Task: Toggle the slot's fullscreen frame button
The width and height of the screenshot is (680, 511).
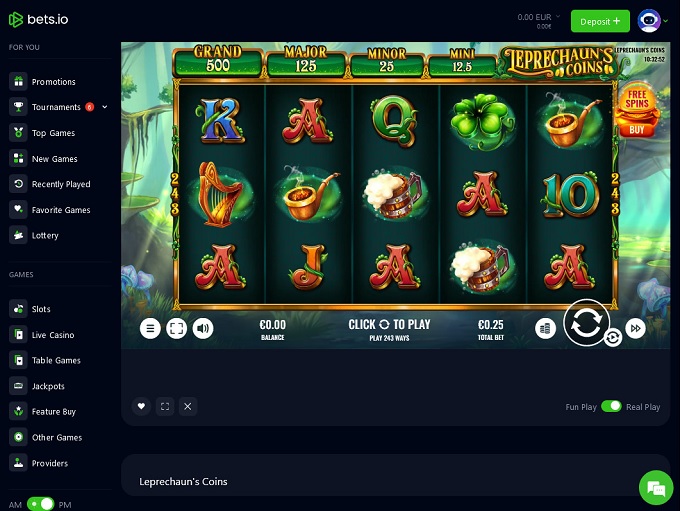Action: pyautogui.click(x=177, y=328)
